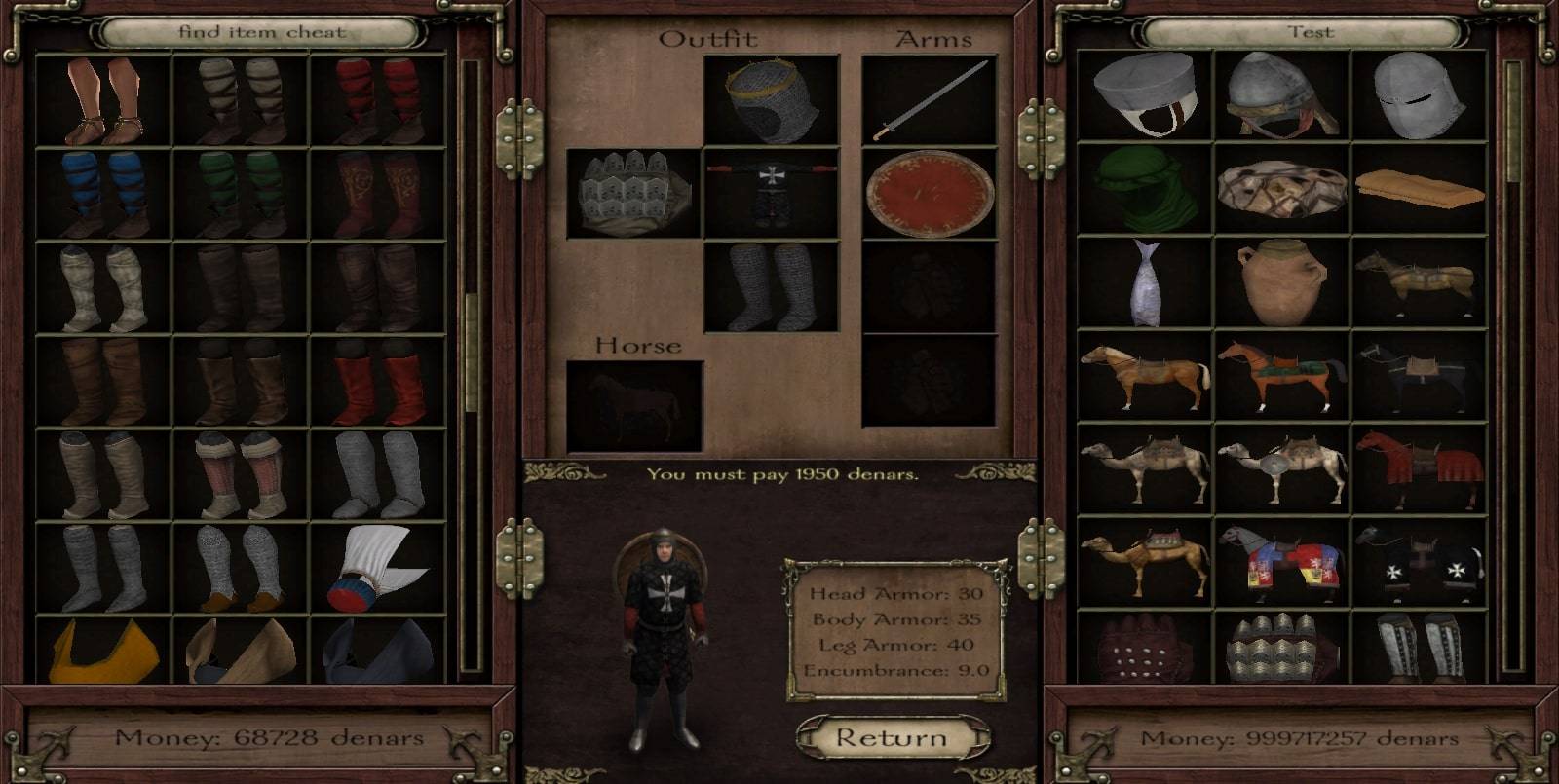
Task: Click the Return button
Action: tap(892, 738)
